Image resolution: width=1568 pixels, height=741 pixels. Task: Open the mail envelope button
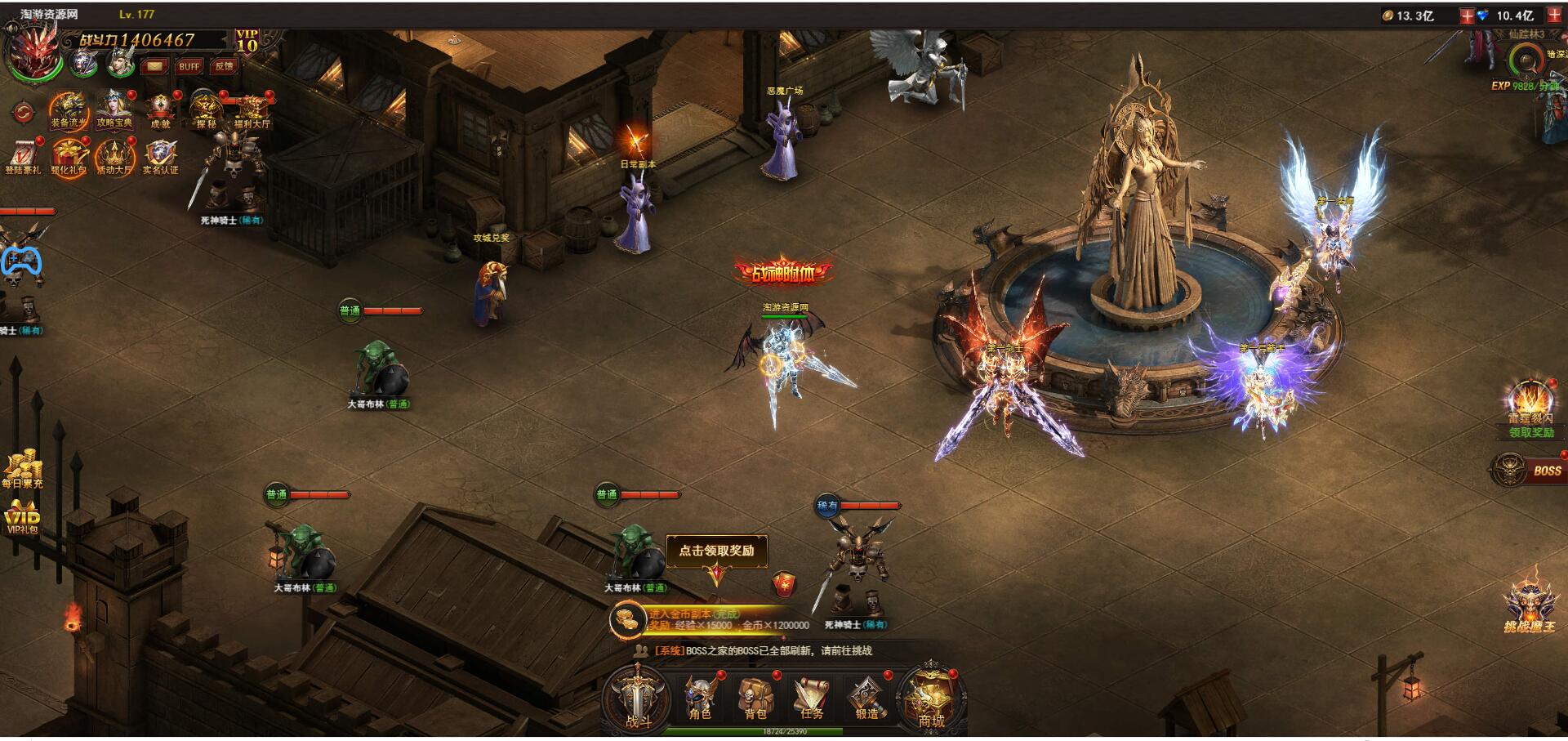pos(154,66)
